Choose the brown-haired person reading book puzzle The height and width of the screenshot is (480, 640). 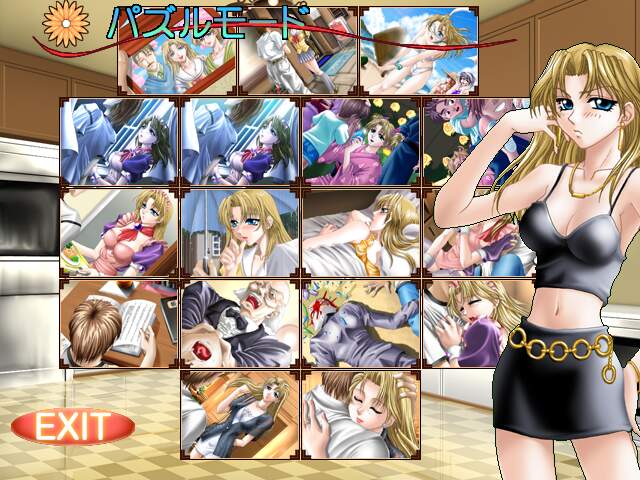119,323
